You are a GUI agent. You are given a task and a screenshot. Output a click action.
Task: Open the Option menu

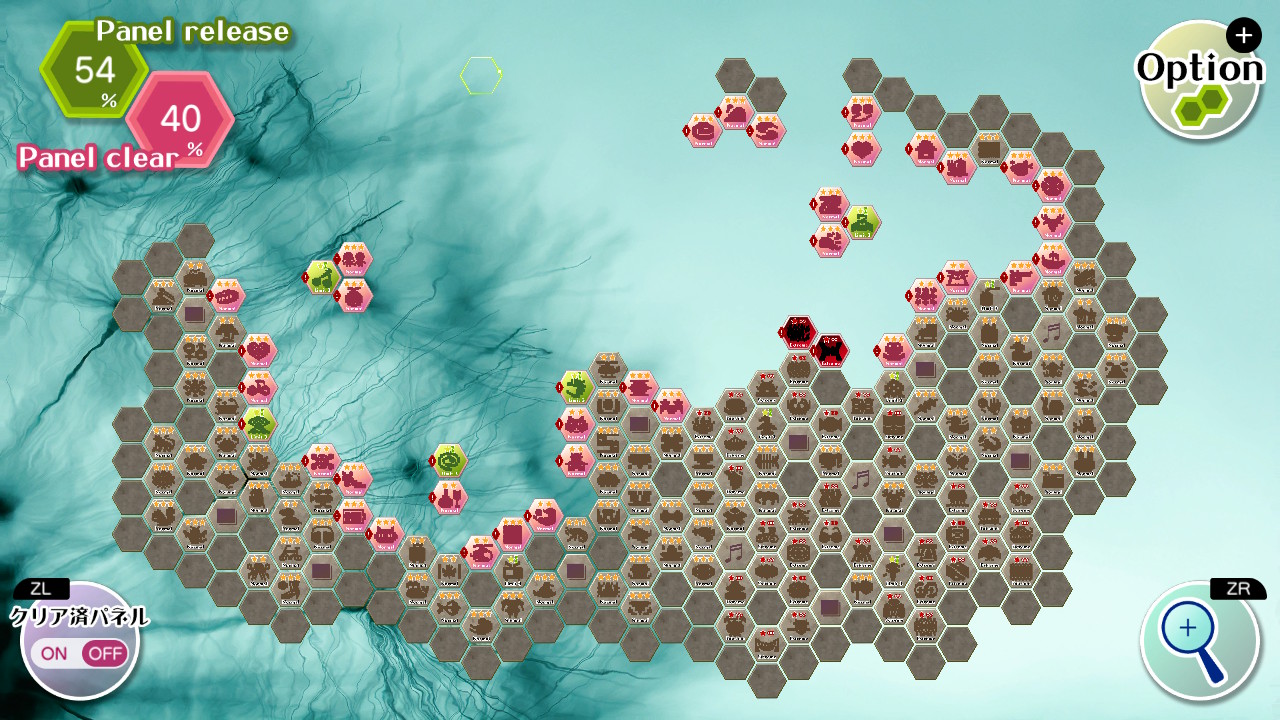pyautogui.click(x=1198, y=80)
